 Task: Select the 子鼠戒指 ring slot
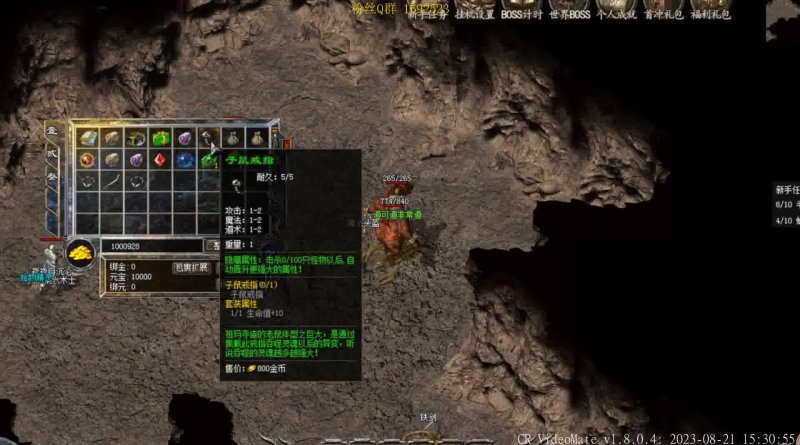(208, 138)
